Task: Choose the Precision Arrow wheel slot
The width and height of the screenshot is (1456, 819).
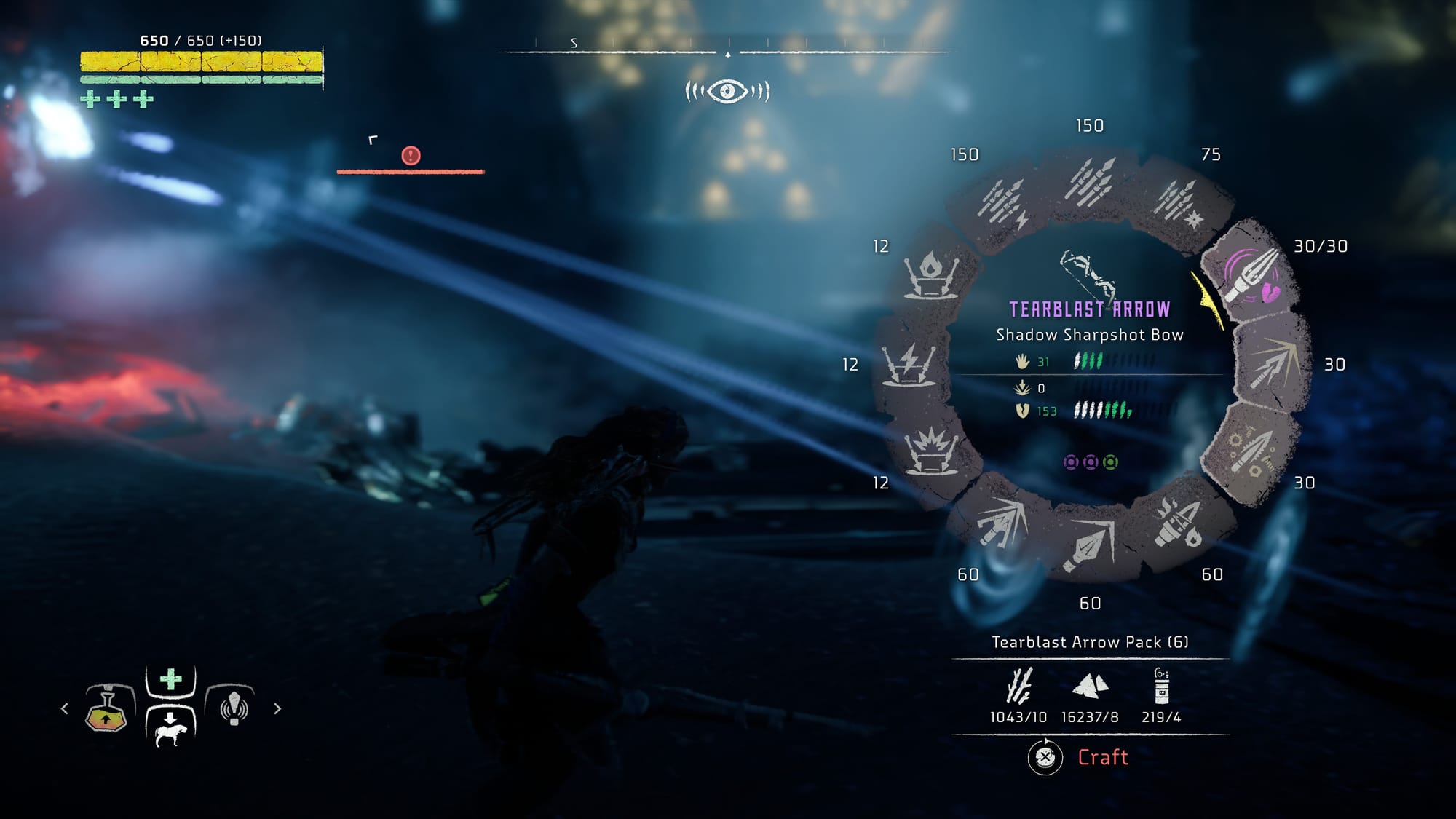Action: [x=1274, y=364]
